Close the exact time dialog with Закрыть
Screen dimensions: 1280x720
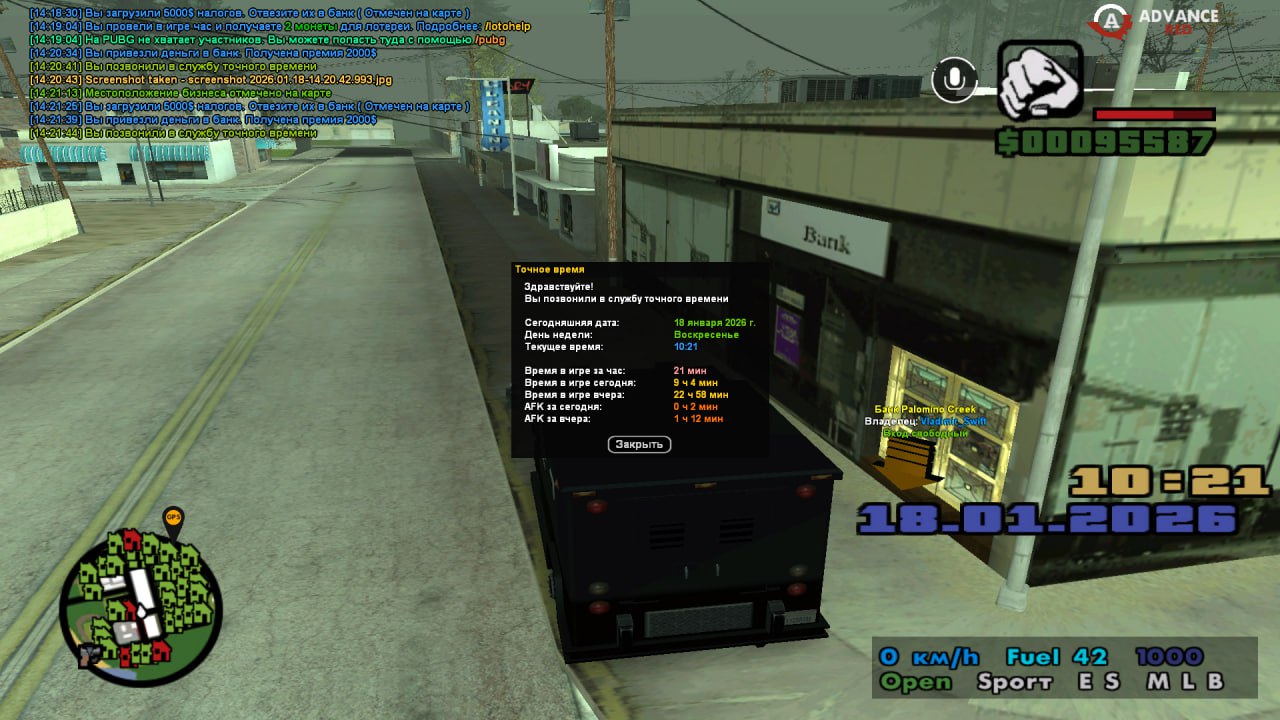pos(639,444)
